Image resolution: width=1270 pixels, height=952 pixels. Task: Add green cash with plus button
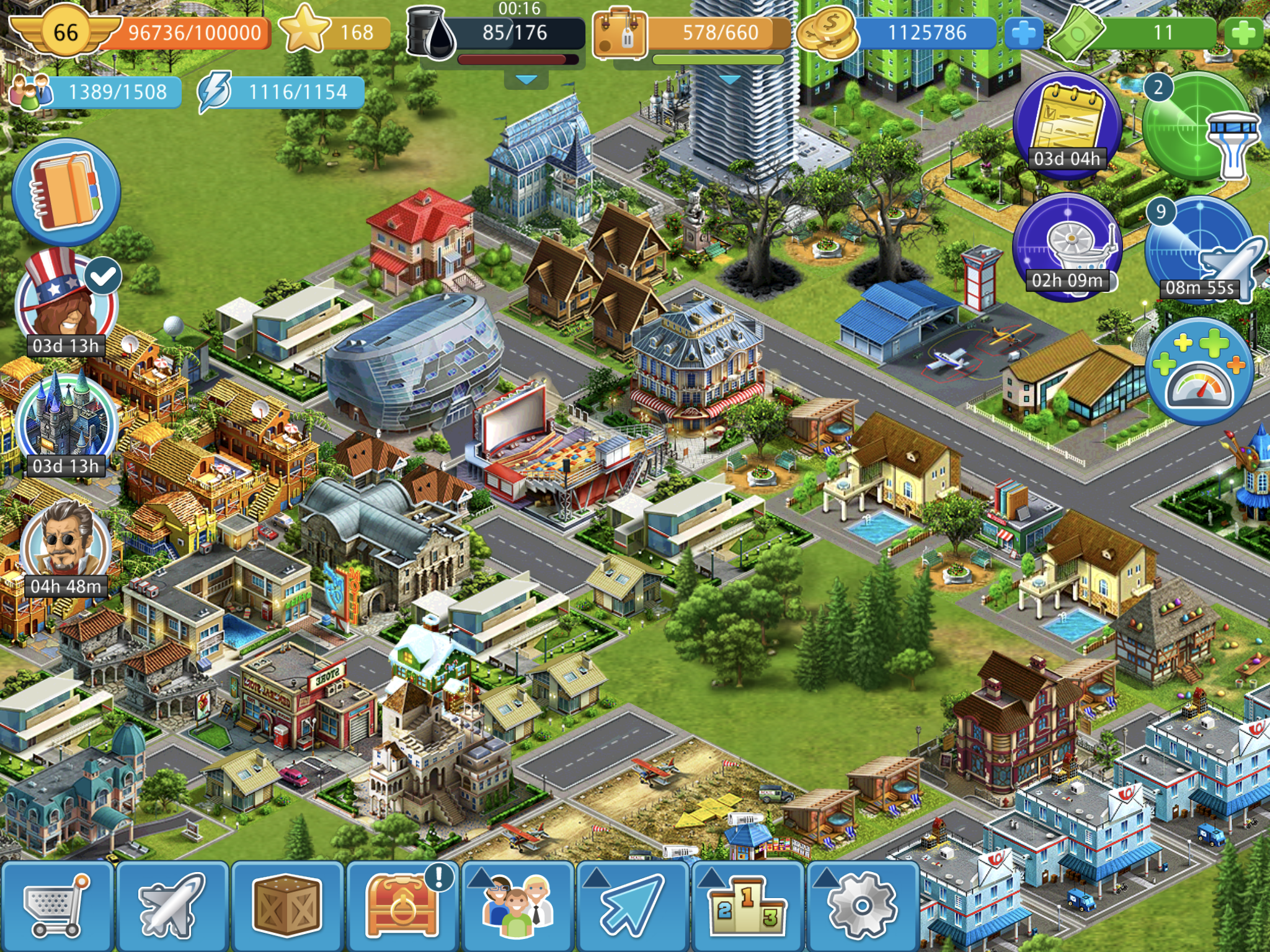(x=1243, y=33)
